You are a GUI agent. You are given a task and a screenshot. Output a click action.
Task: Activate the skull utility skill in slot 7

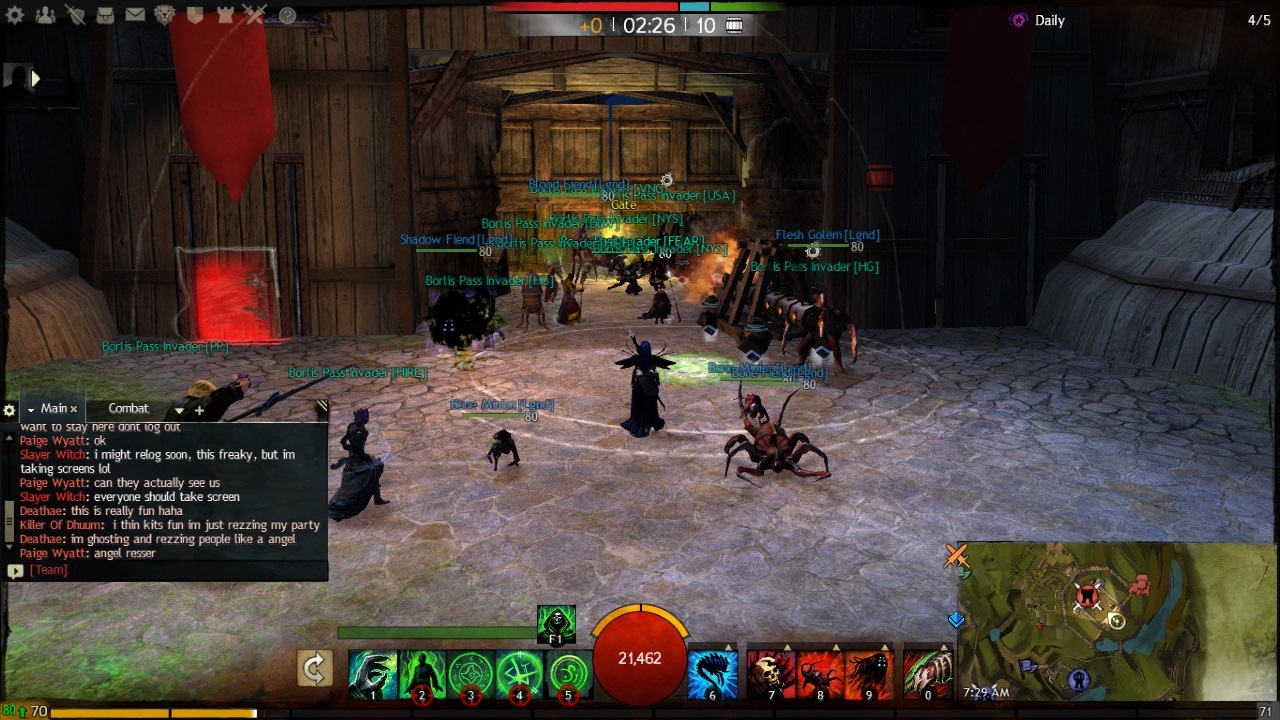(770, 673)
